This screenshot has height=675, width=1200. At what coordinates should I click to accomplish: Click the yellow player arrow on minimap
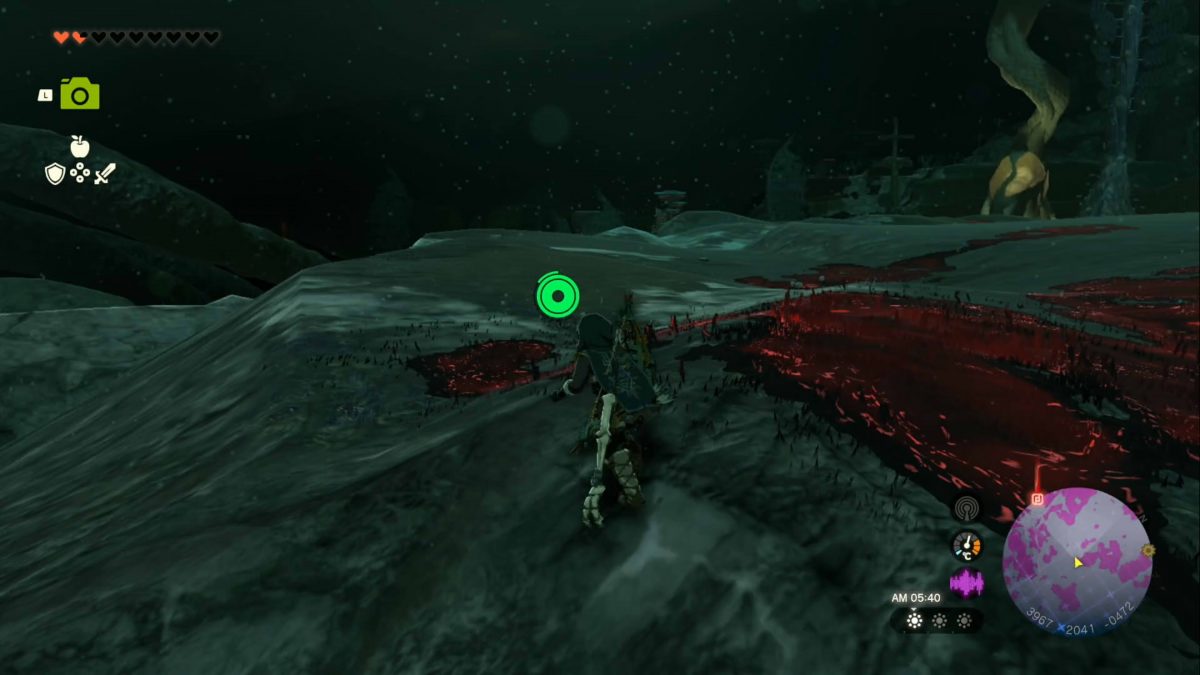(x=1079, y=562)
